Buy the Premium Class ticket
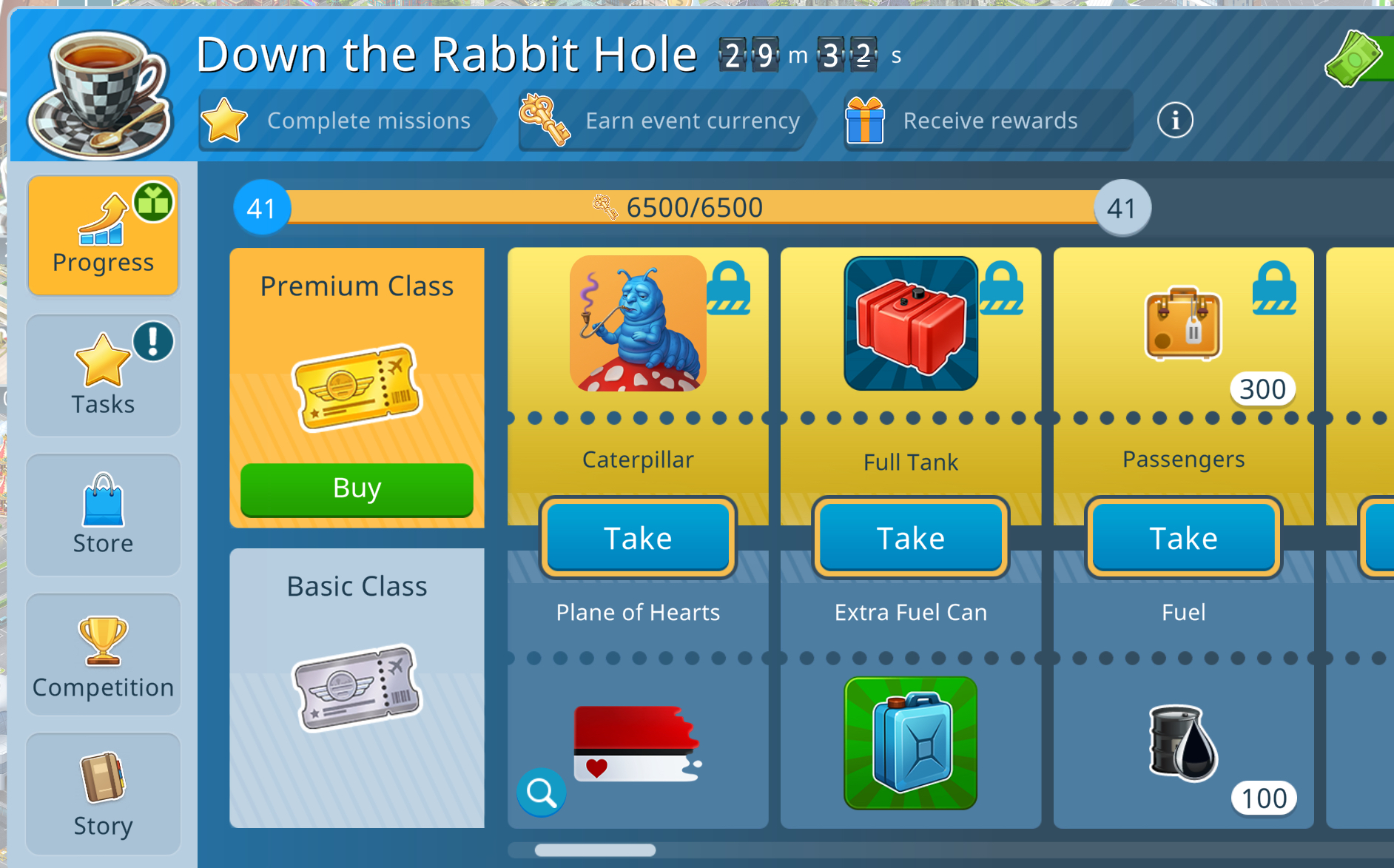The width and height of the screenshot is (1394, 868). tap(357, 488)
